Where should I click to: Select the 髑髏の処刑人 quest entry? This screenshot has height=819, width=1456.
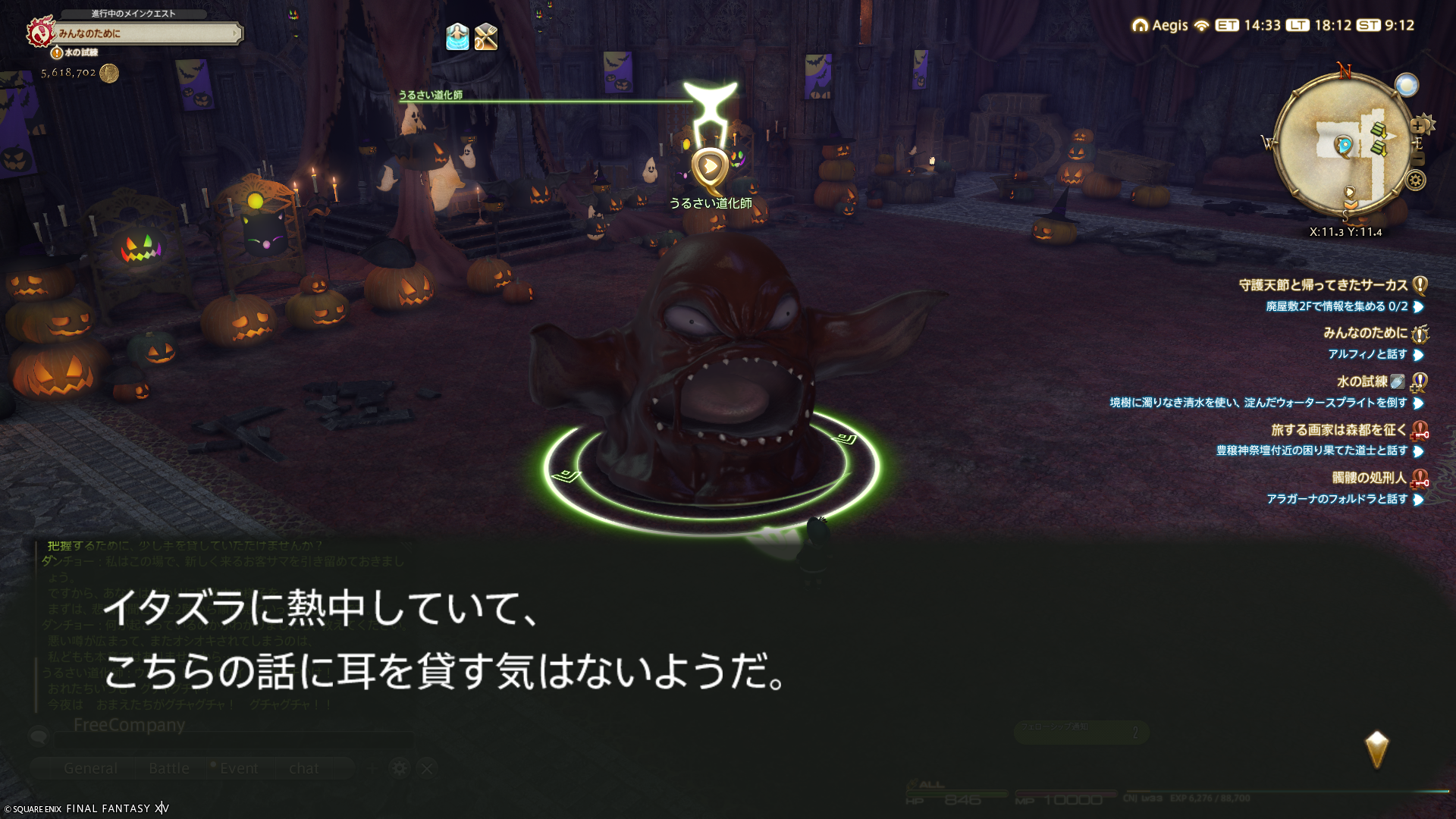[1369, 478]
